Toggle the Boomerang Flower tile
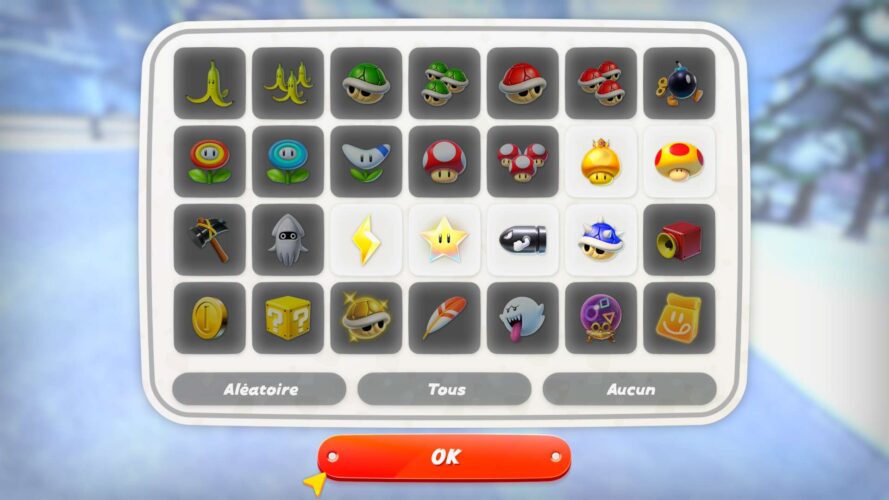The width and height of the screenshot is (889, 500). (366, 161)
